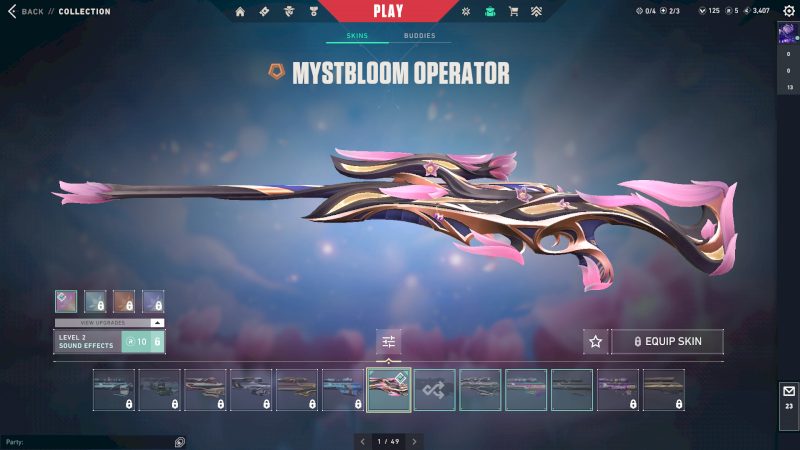Select the locked orange color variant
Image resolution: width=800 pixels, height=450 pixels.
coord(124,301)
